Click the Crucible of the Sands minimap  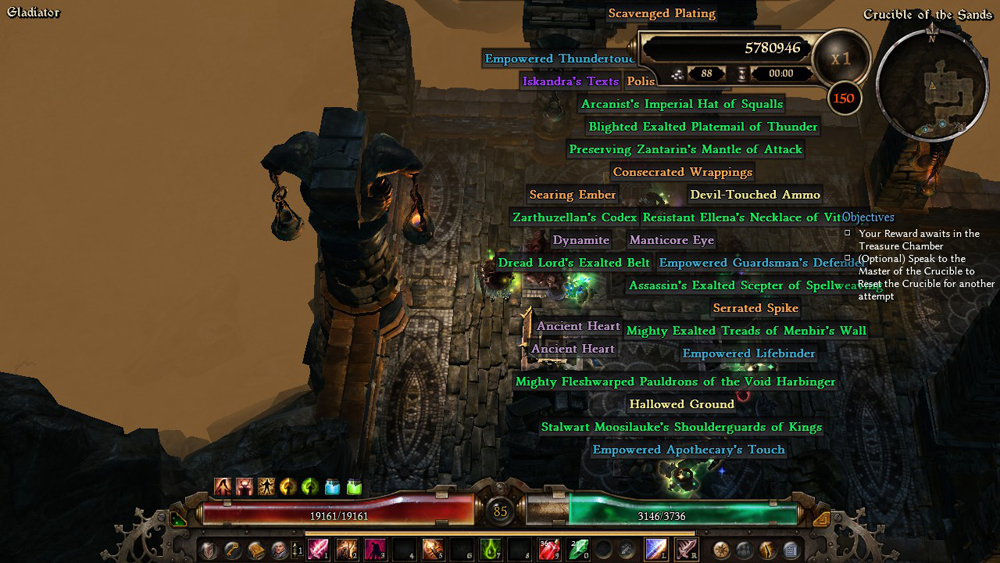930,82
